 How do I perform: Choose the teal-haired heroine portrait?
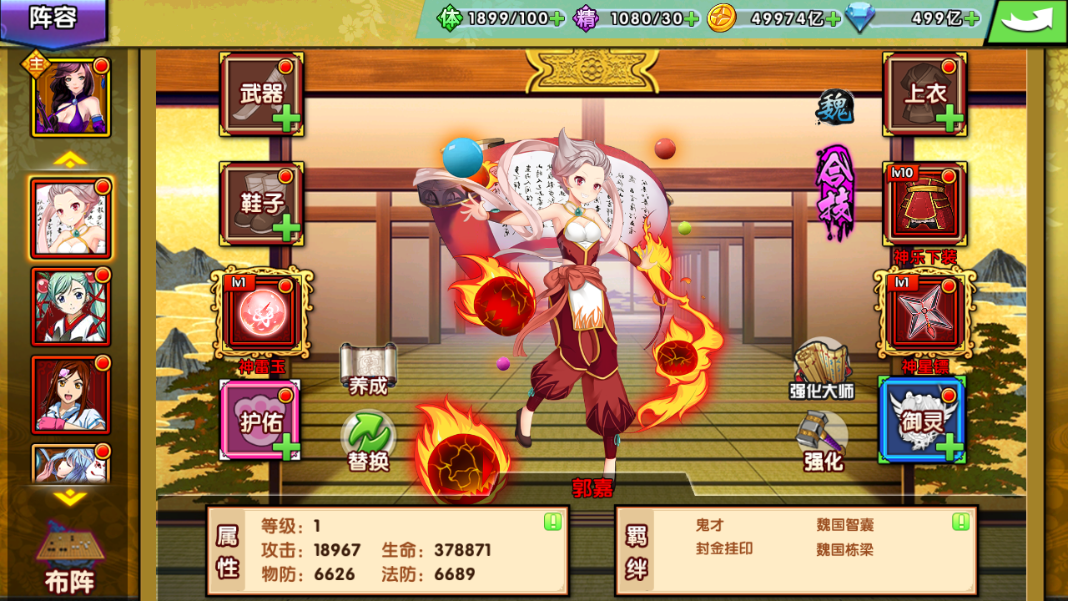pyautogui.click(x=71, y=307)
